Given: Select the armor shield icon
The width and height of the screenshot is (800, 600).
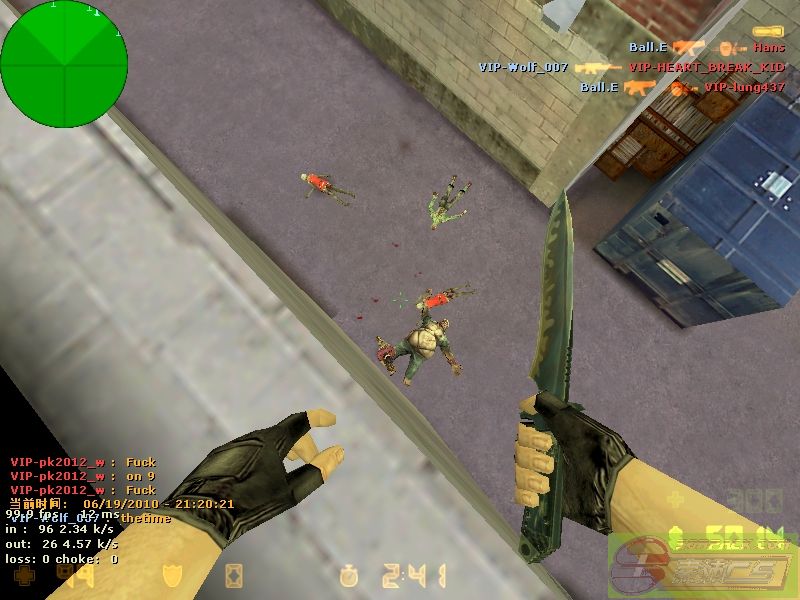Looking at the screenshot, I should point(172,575).
